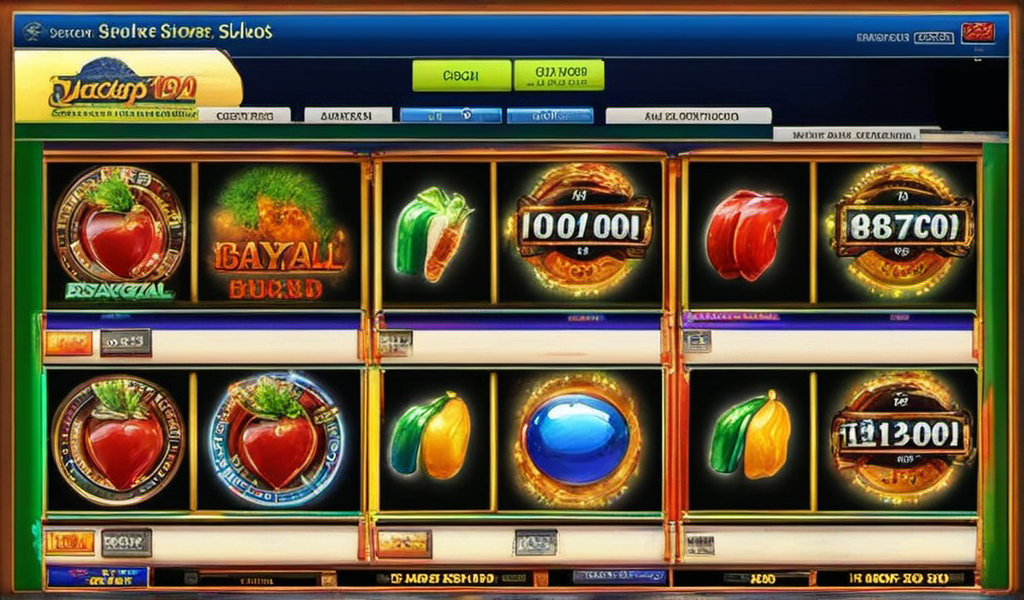Click the Jackpot logo banner
This screenshot has height=600, width=1024.
[127, 87]
